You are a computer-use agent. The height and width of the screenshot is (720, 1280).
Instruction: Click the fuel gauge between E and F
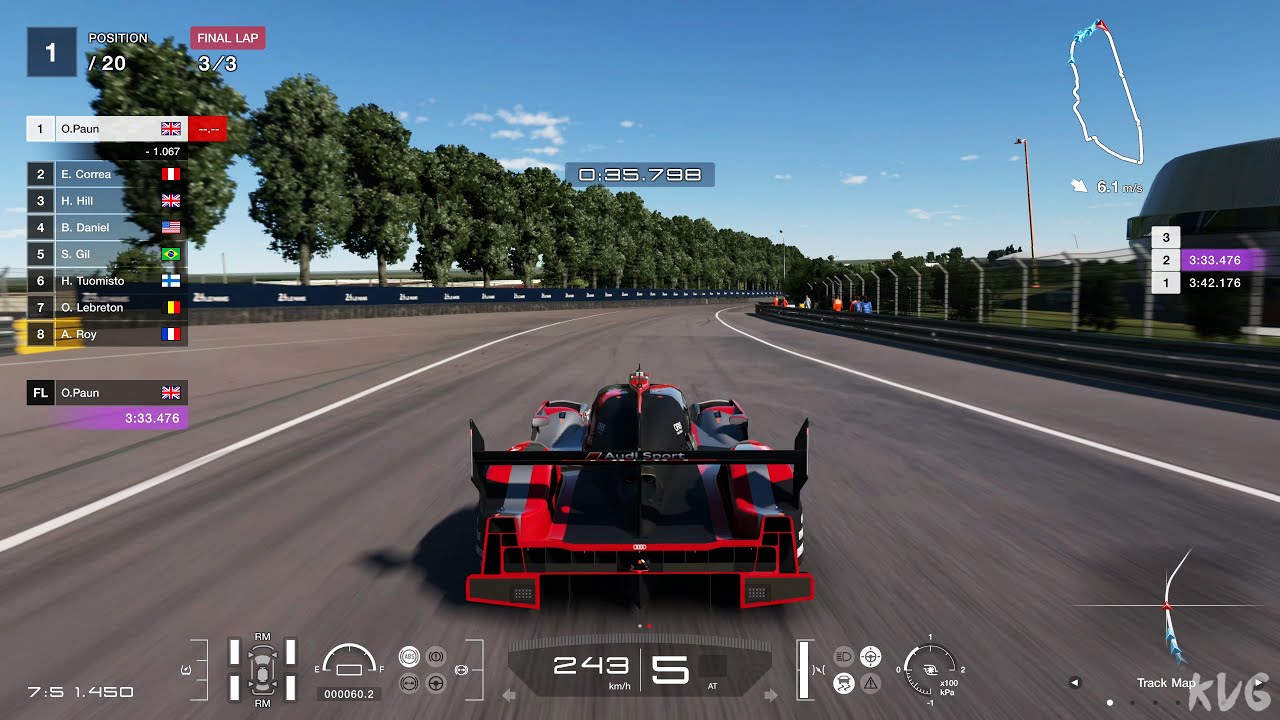pyautogui.click(x=348, y=662)
